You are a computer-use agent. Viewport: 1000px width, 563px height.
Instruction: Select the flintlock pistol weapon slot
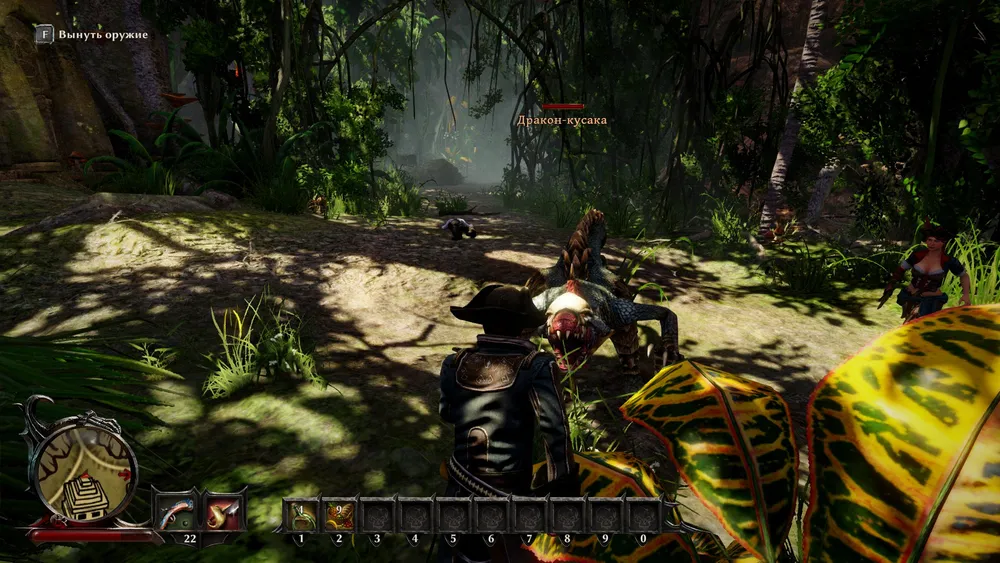coord(177,511)
